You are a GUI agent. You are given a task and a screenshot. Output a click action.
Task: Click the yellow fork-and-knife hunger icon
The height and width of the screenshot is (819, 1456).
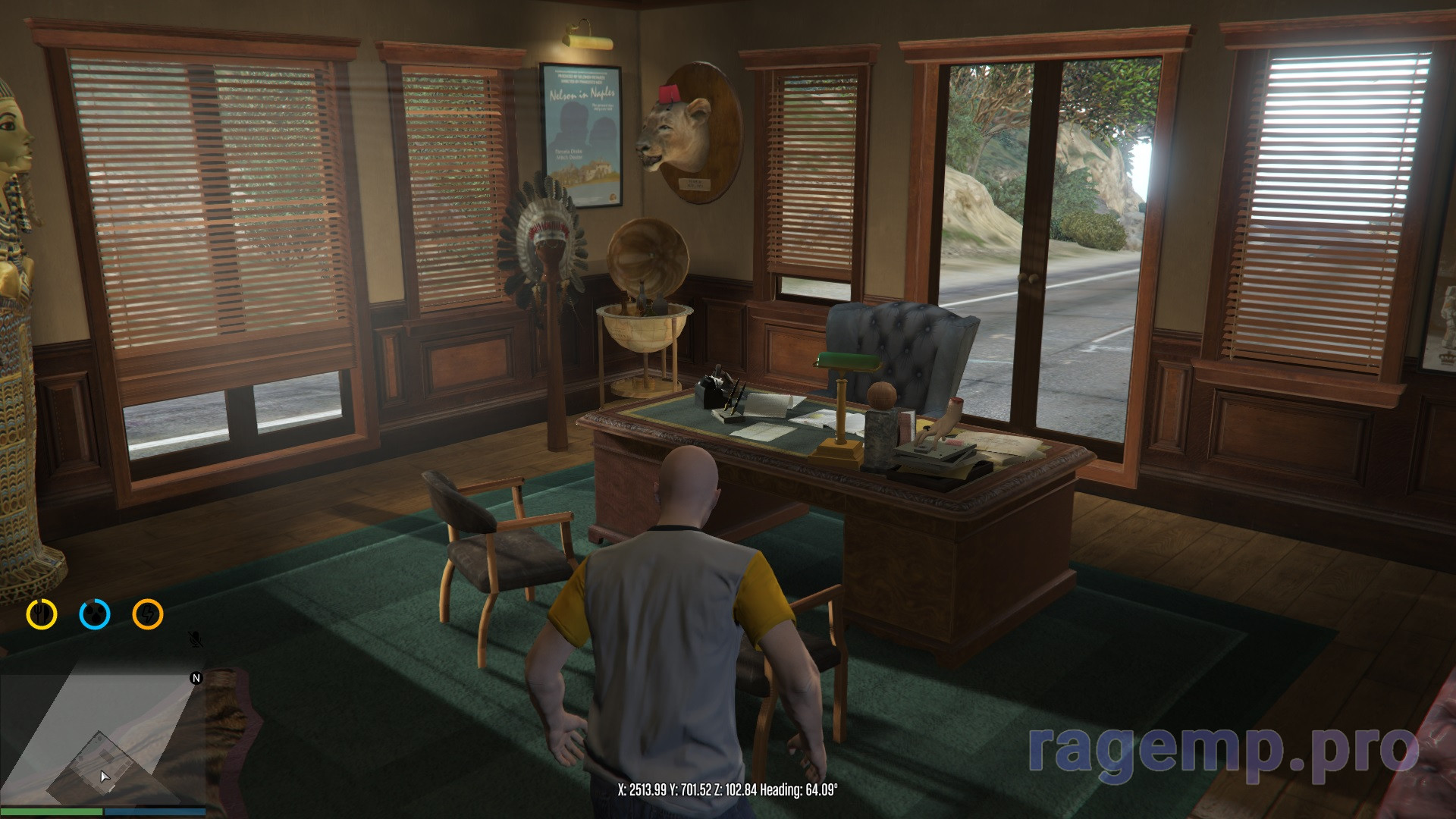42,614
